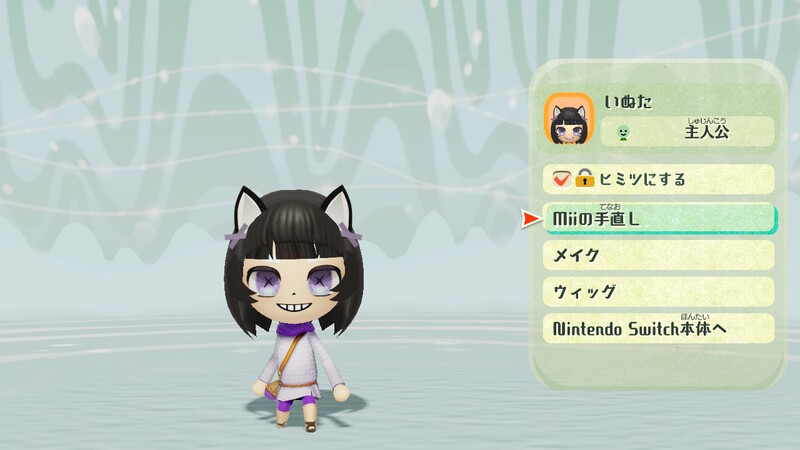Choose Nintendo Switch本体へ option

point(658,328)
